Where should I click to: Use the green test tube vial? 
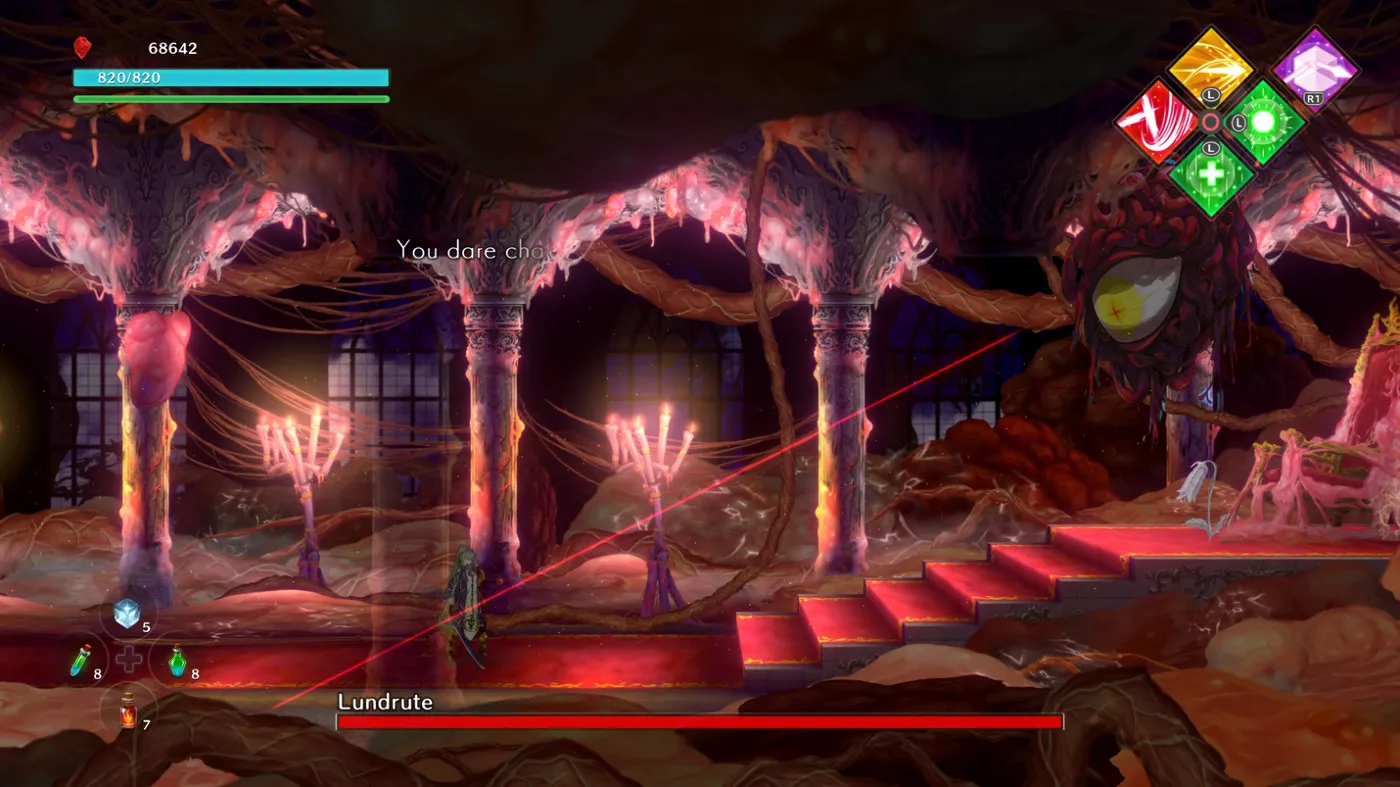coord(80,661)
